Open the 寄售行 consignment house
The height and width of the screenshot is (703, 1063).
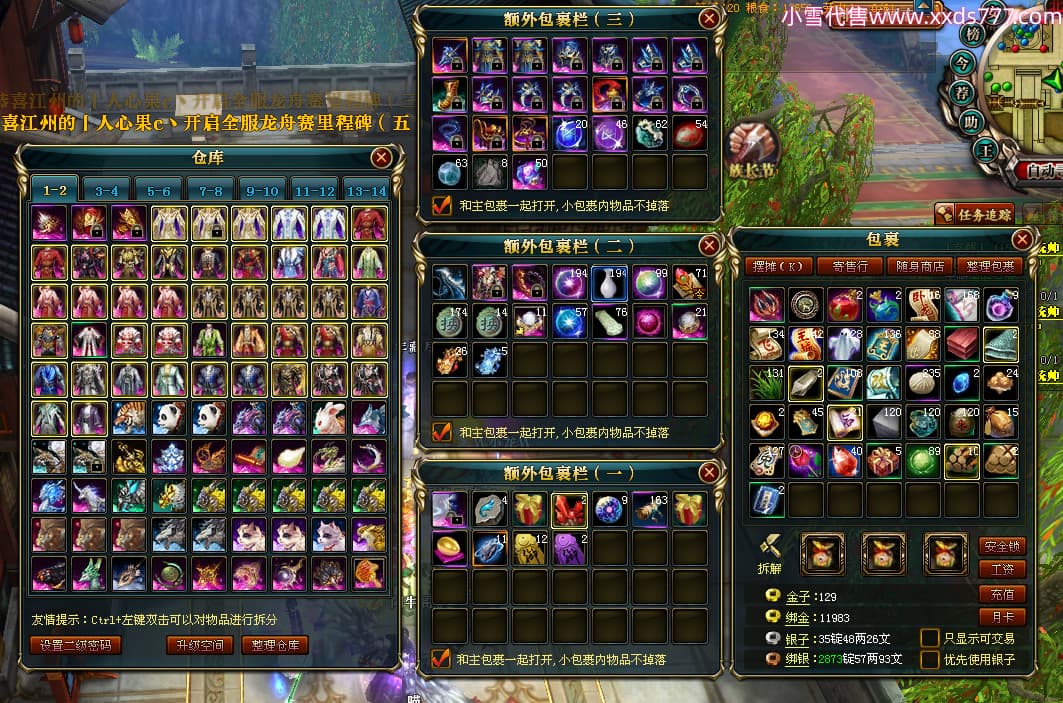pos(849,266)
